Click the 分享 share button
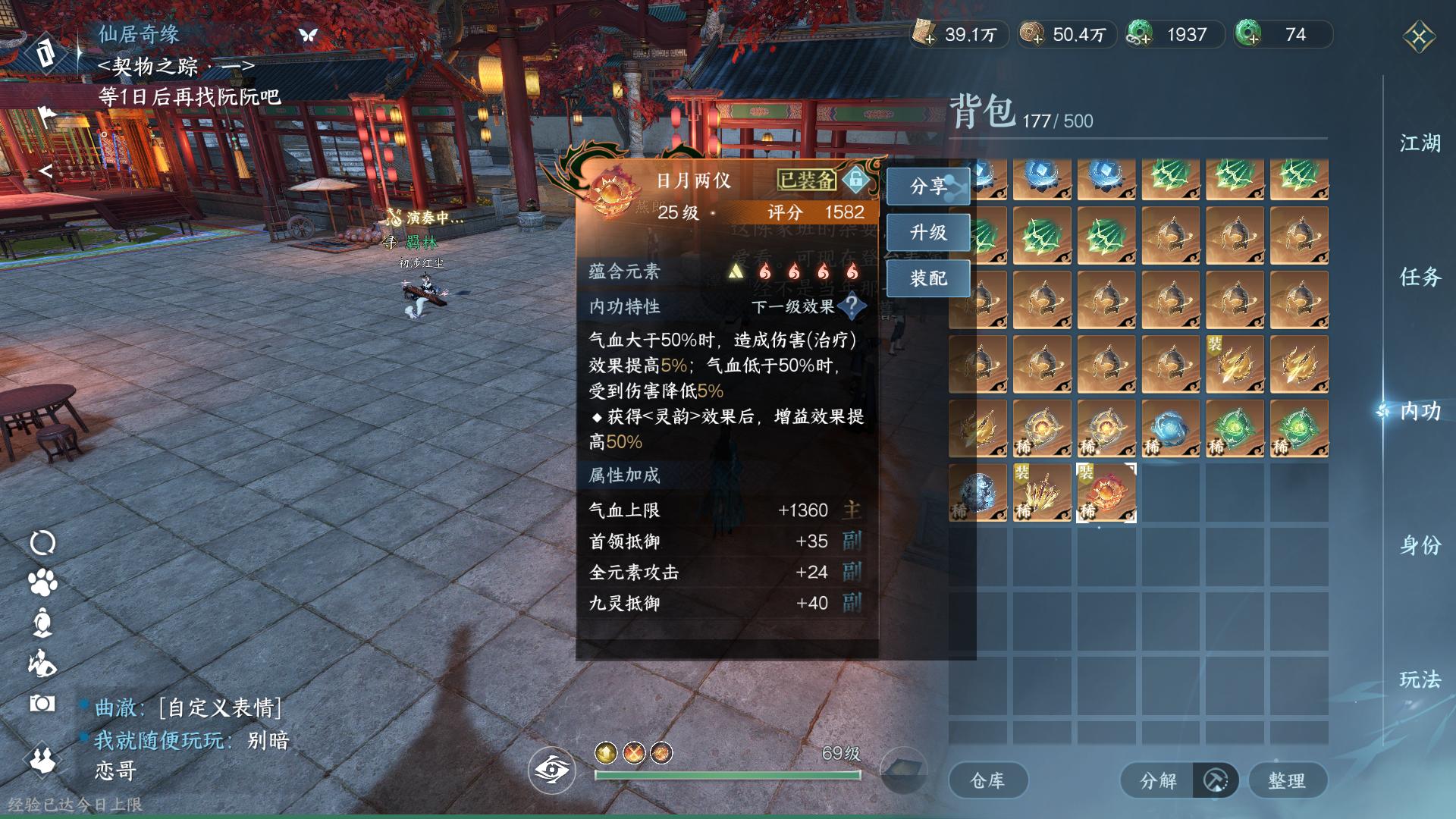This screenshot has height=819, width=1456. 928,186
